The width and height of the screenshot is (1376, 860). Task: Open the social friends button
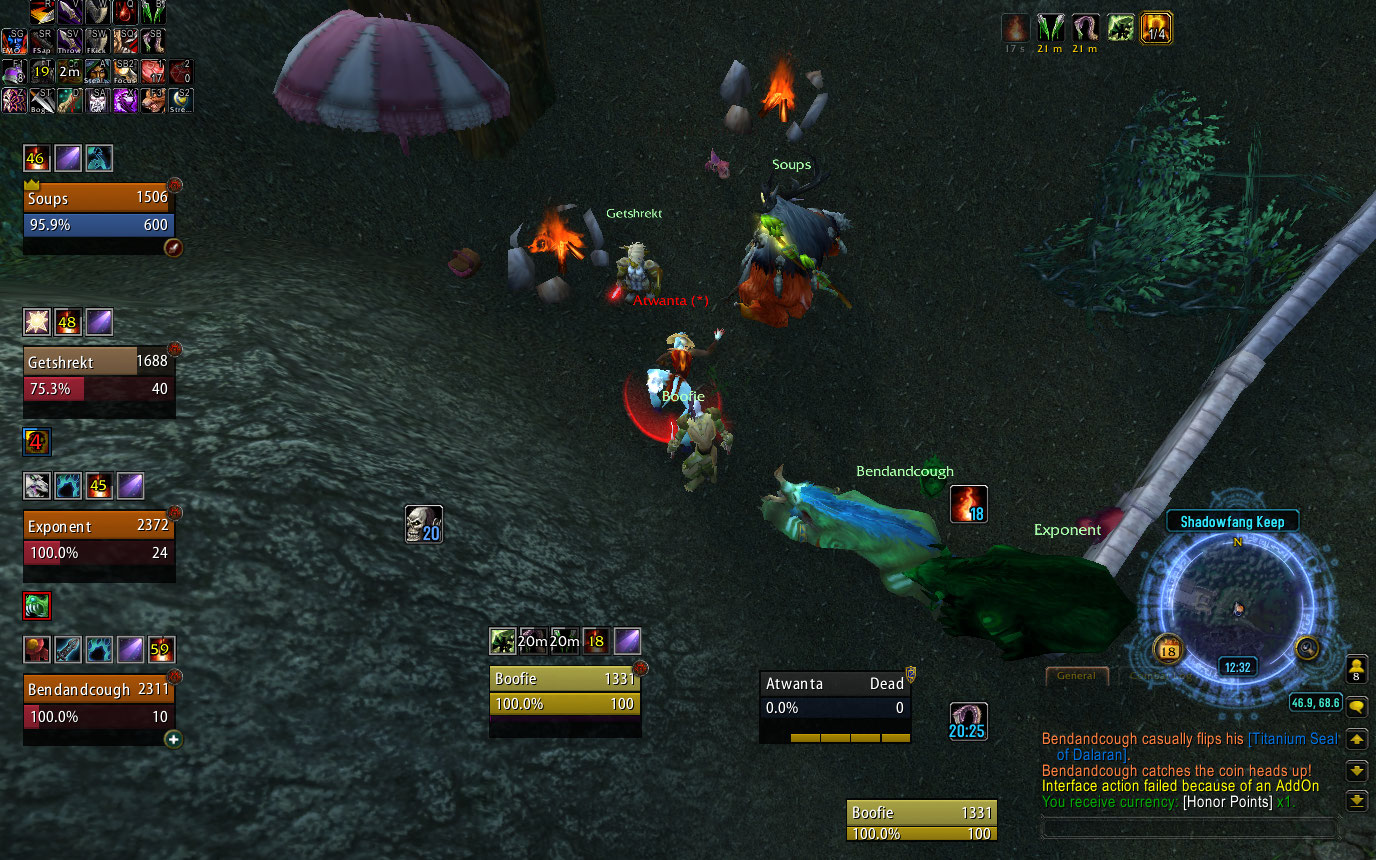[1357, 668]
